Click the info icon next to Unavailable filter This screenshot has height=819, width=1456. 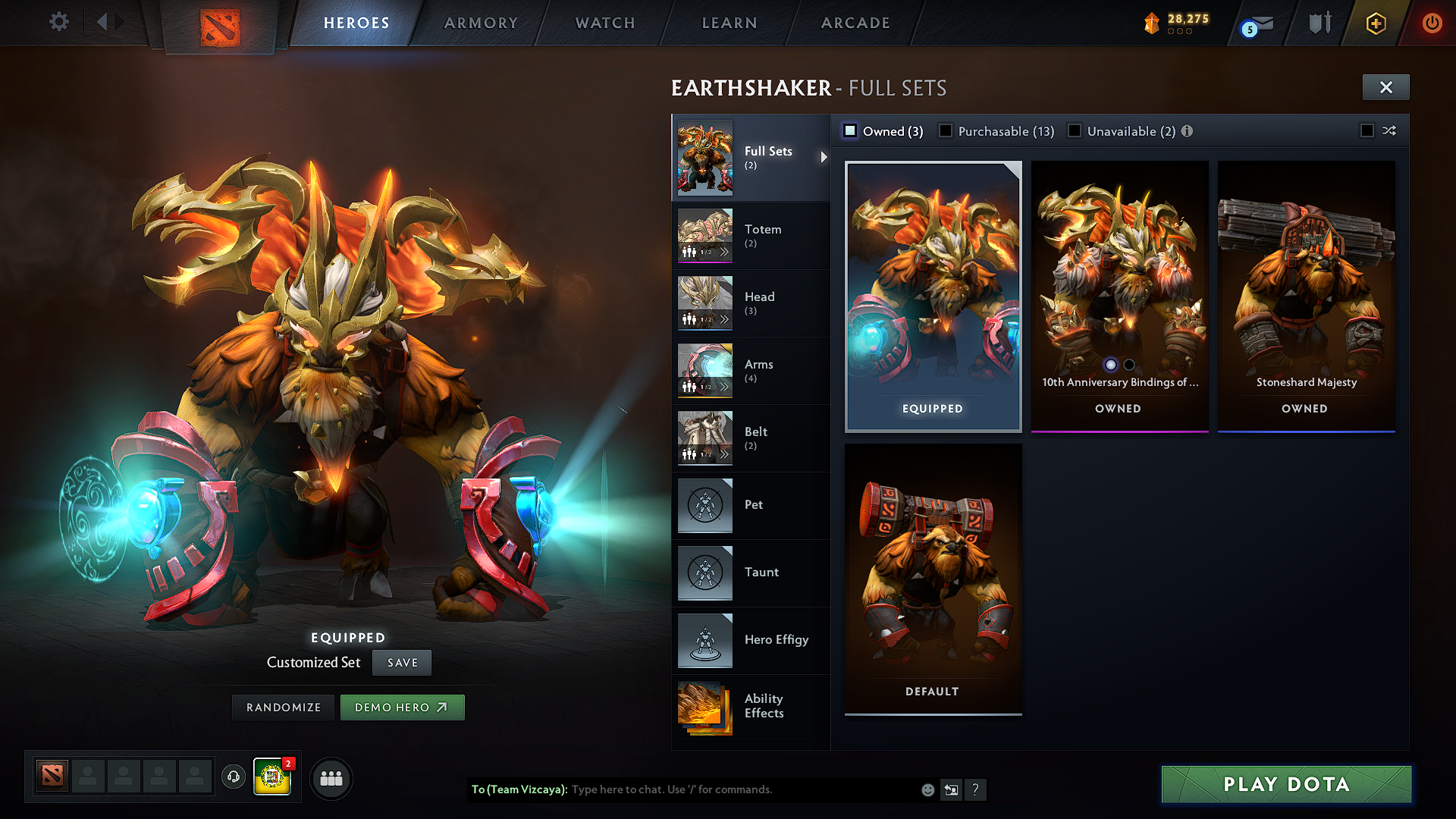click(1188, 130)
